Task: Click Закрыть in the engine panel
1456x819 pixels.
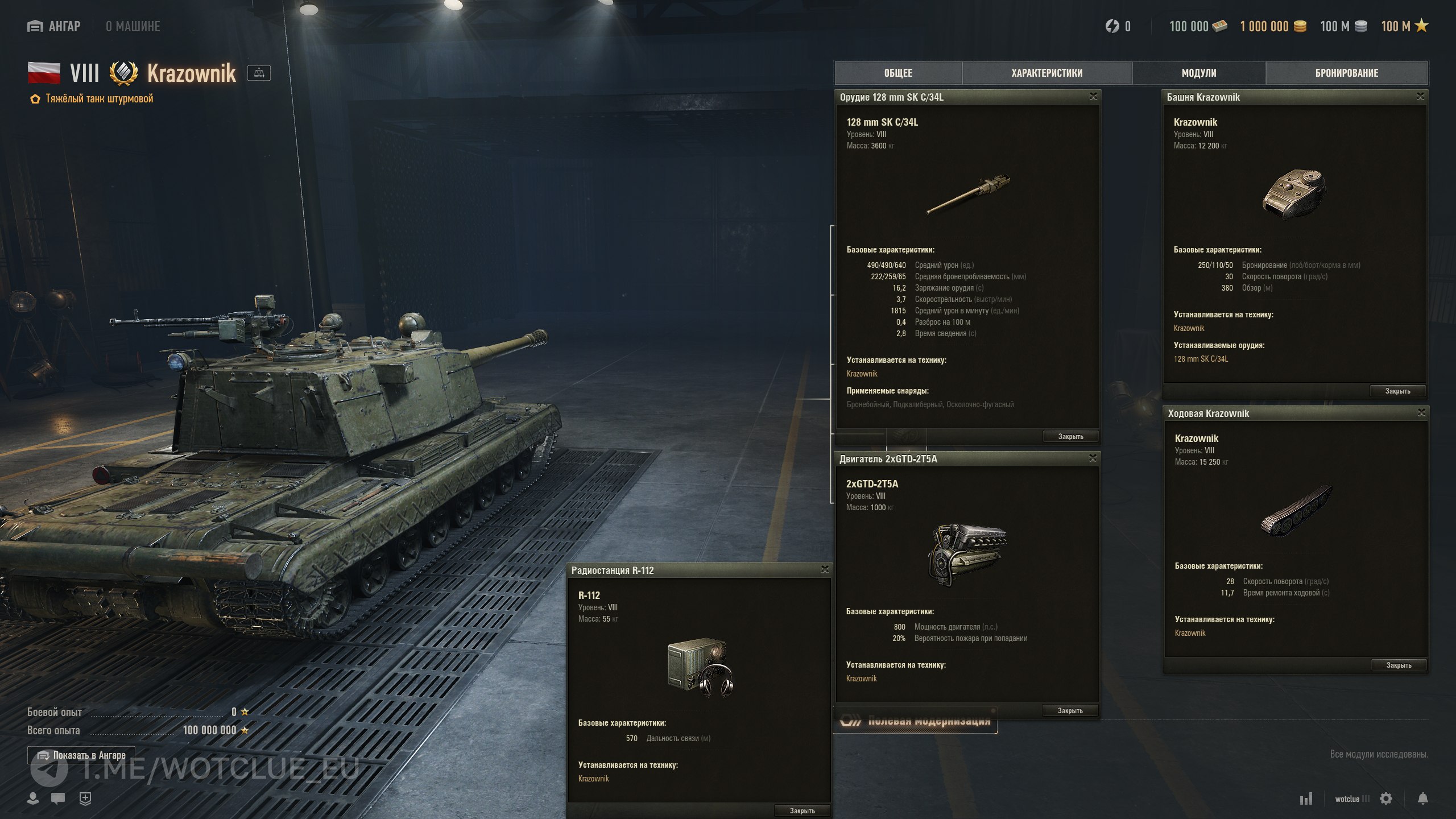Action: coord(1070,710)
